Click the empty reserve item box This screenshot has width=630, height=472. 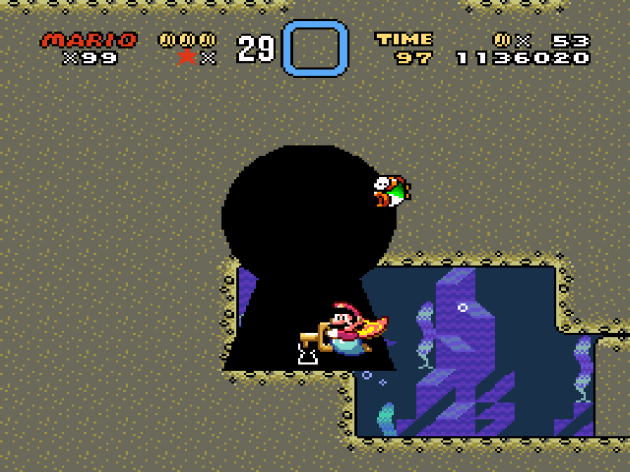point(315,48)
